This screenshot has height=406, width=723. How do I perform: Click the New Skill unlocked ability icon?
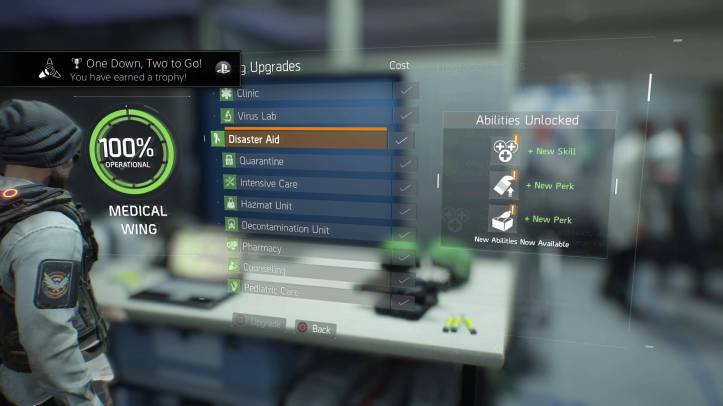tap(503, 151)
